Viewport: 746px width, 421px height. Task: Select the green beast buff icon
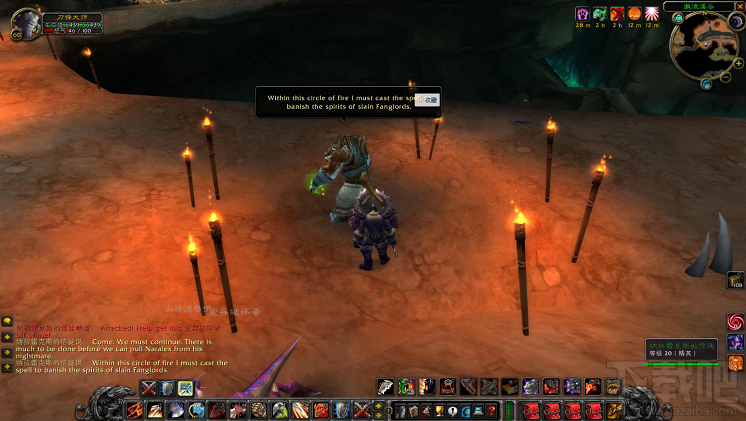click(x=599, y=13)
